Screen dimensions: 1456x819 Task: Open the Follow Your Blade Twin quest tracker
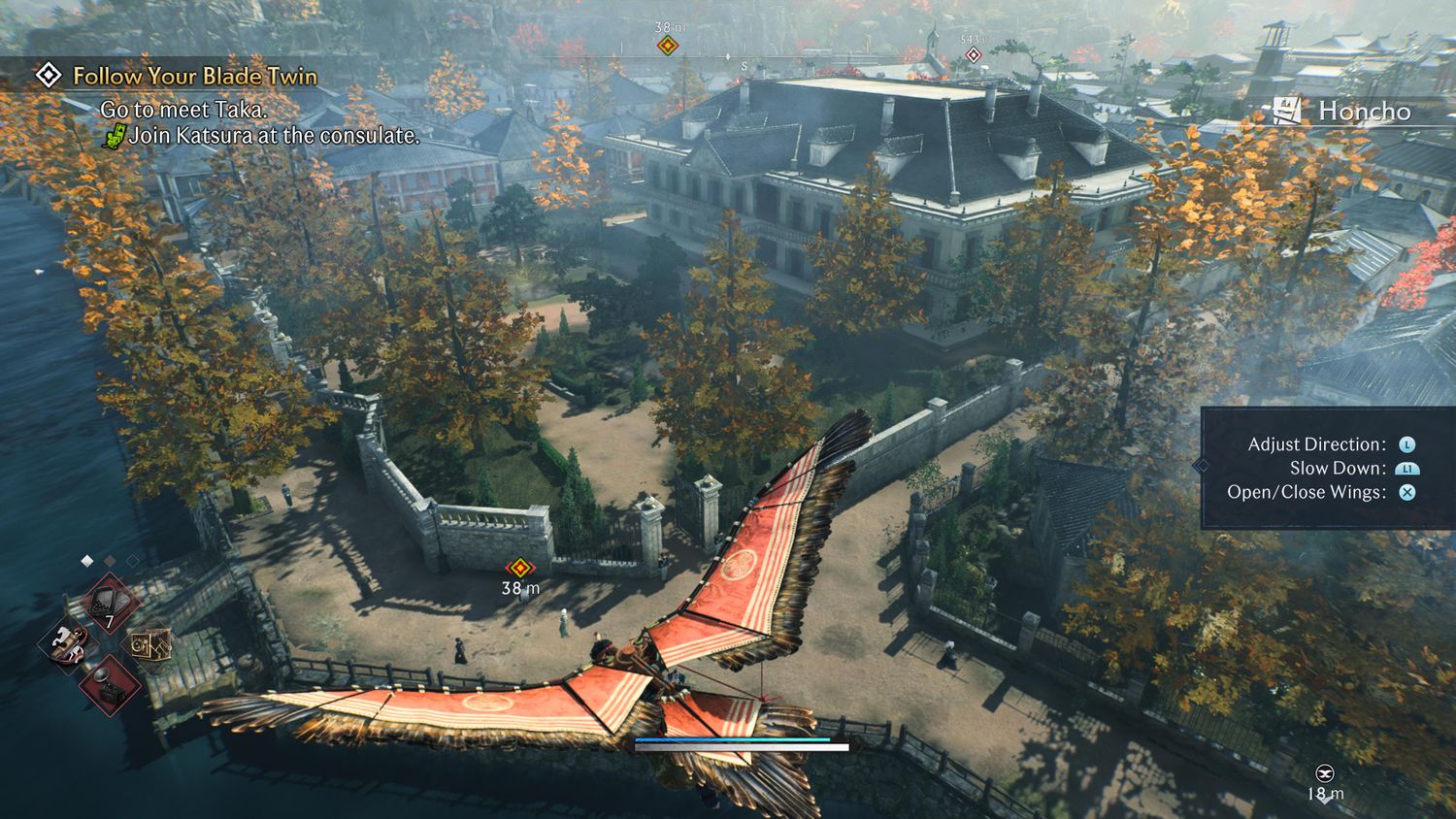coord(194,76)
